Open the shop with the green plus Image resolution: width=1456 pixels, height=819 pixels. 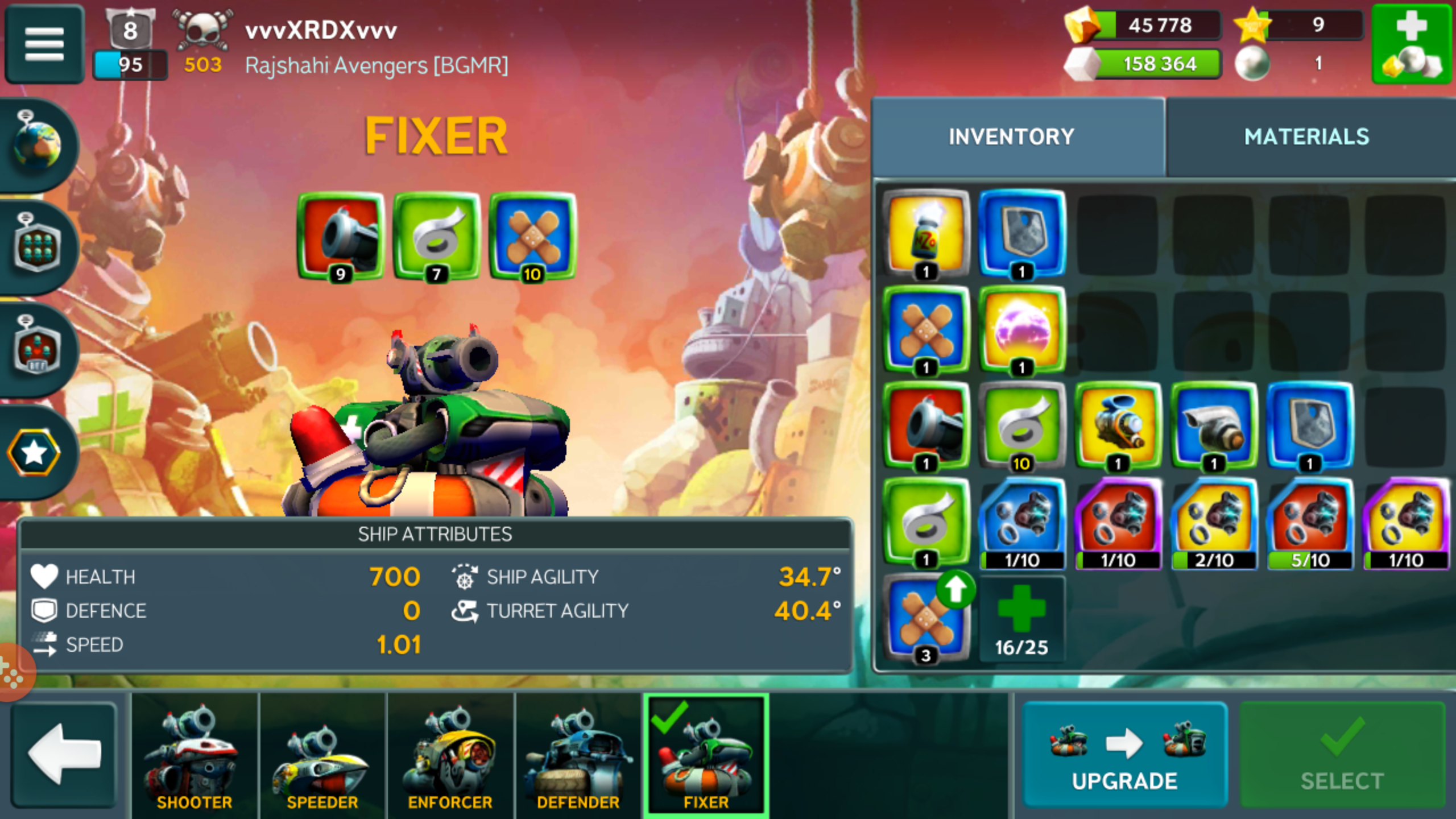1412,44
